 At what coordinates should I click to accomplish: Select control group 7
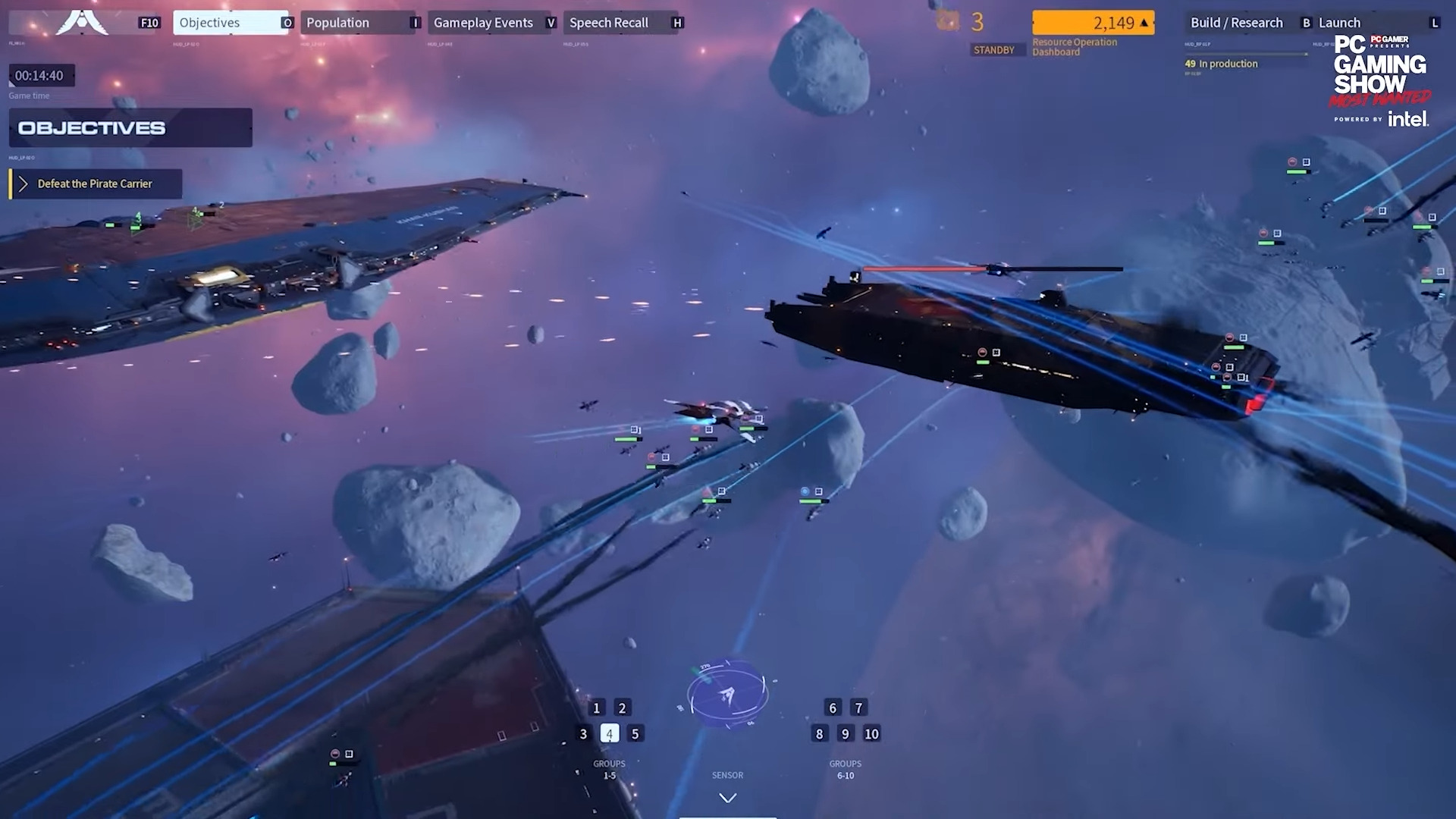pos(858,708)
